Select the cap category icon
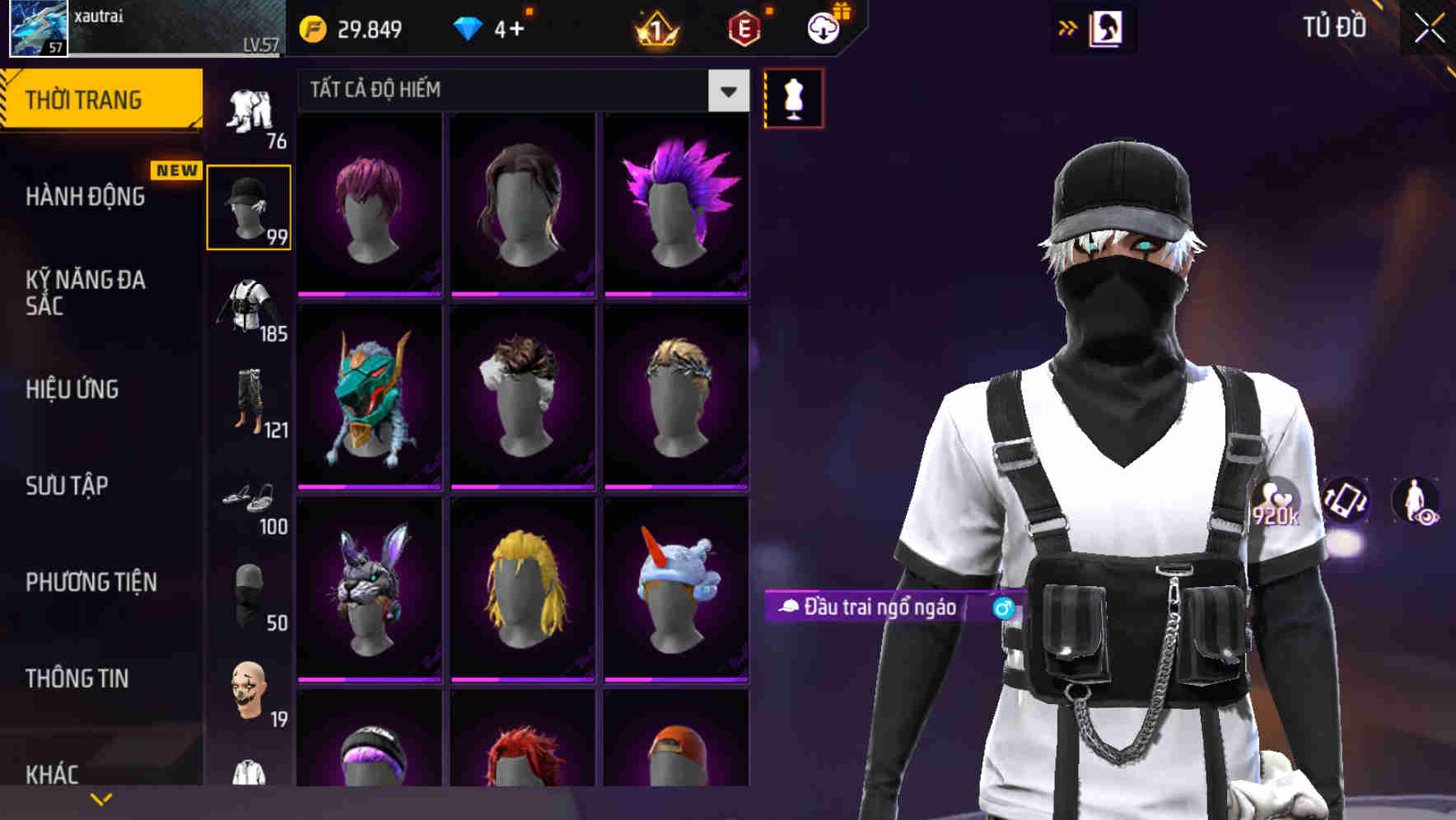The width and height of the screenshot is (1456, 820). coord(250,206)
